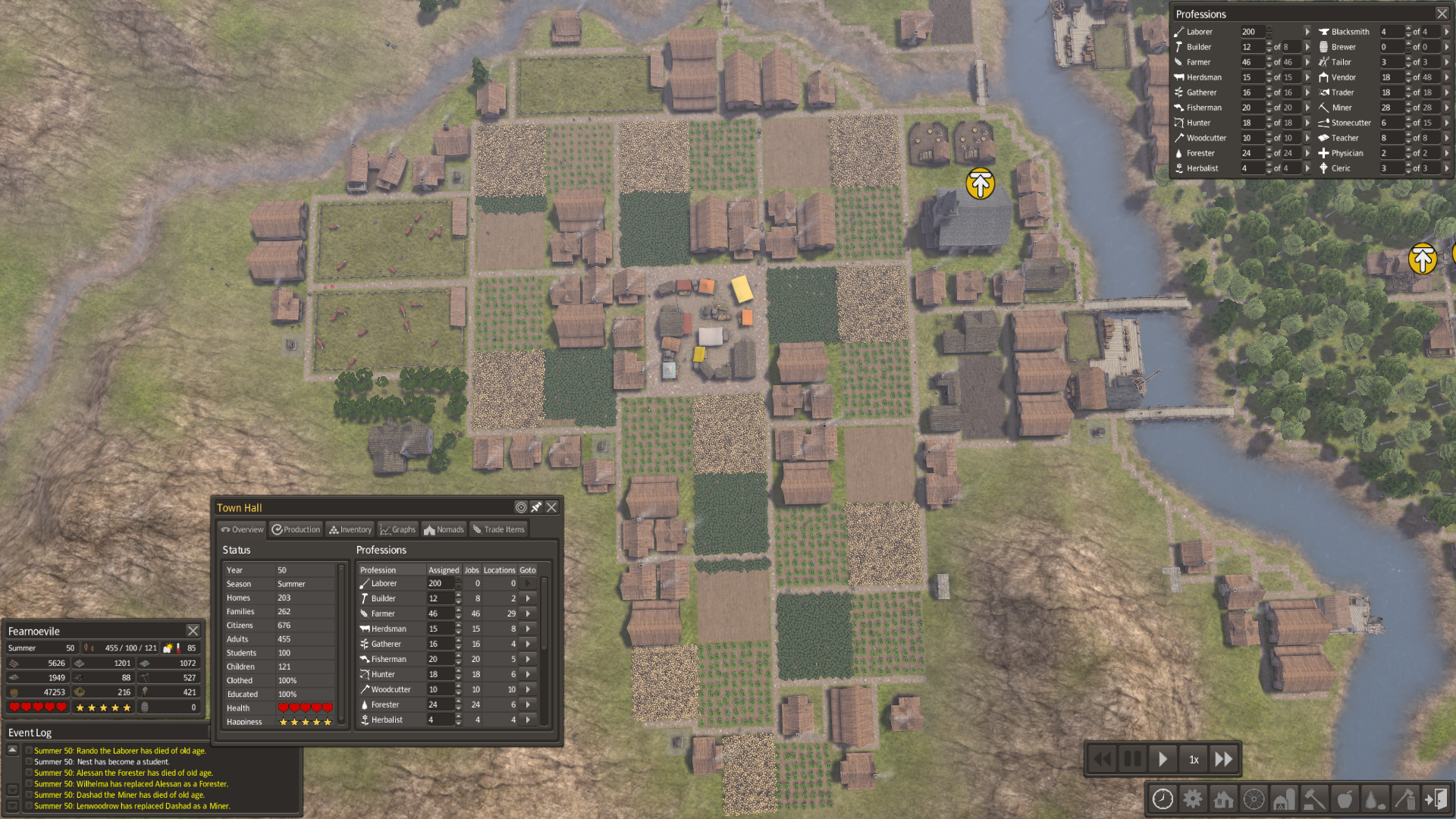Viewport: 1456px width, 819px height.
Task: Close the Fearnoevile status window
Action: tap(193, 631)
